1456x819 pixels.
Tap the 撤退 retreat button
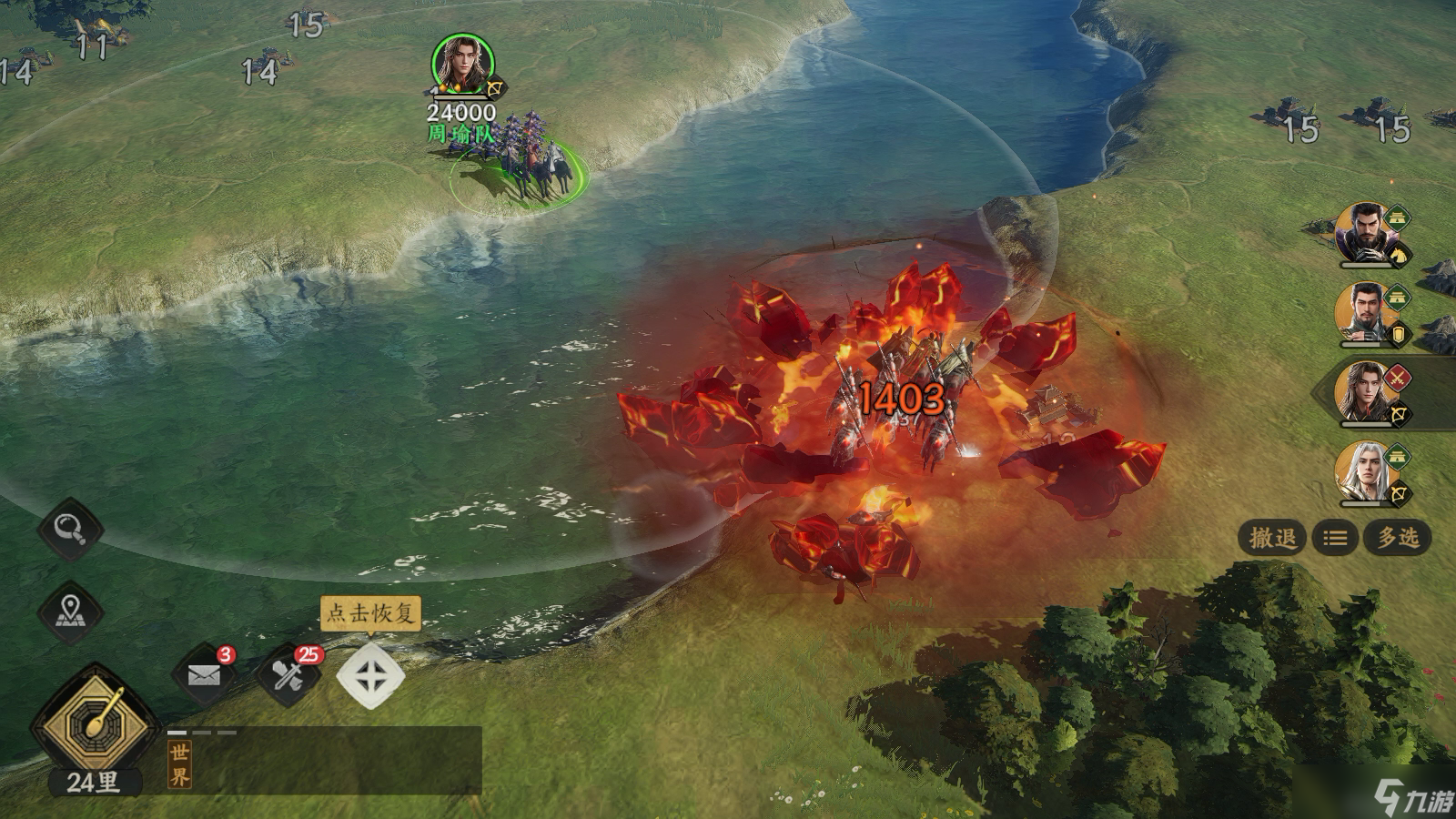[x=1271, y=538]
